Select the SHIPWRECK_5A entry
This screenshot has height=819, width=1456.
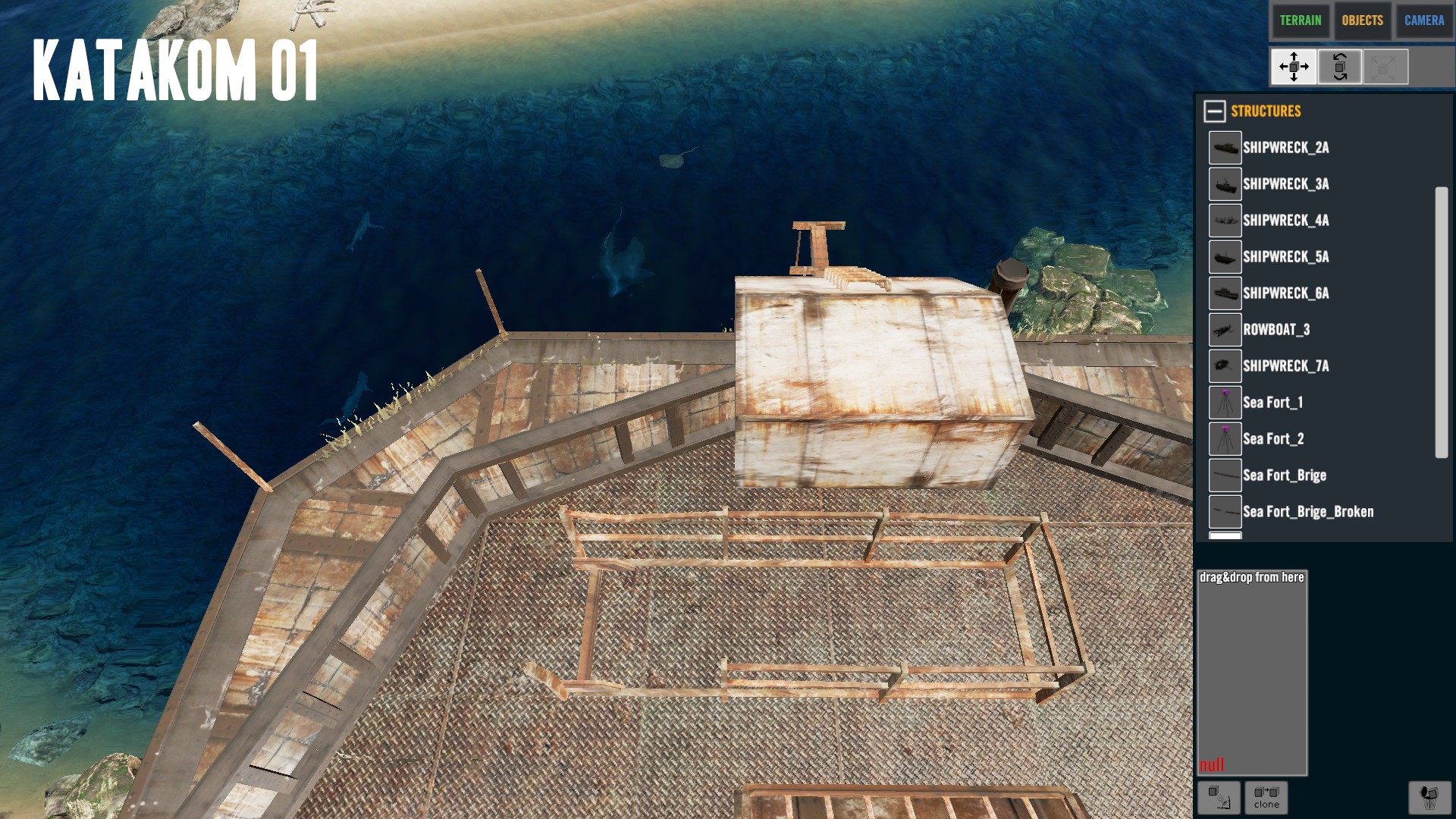click(1285, 257)
